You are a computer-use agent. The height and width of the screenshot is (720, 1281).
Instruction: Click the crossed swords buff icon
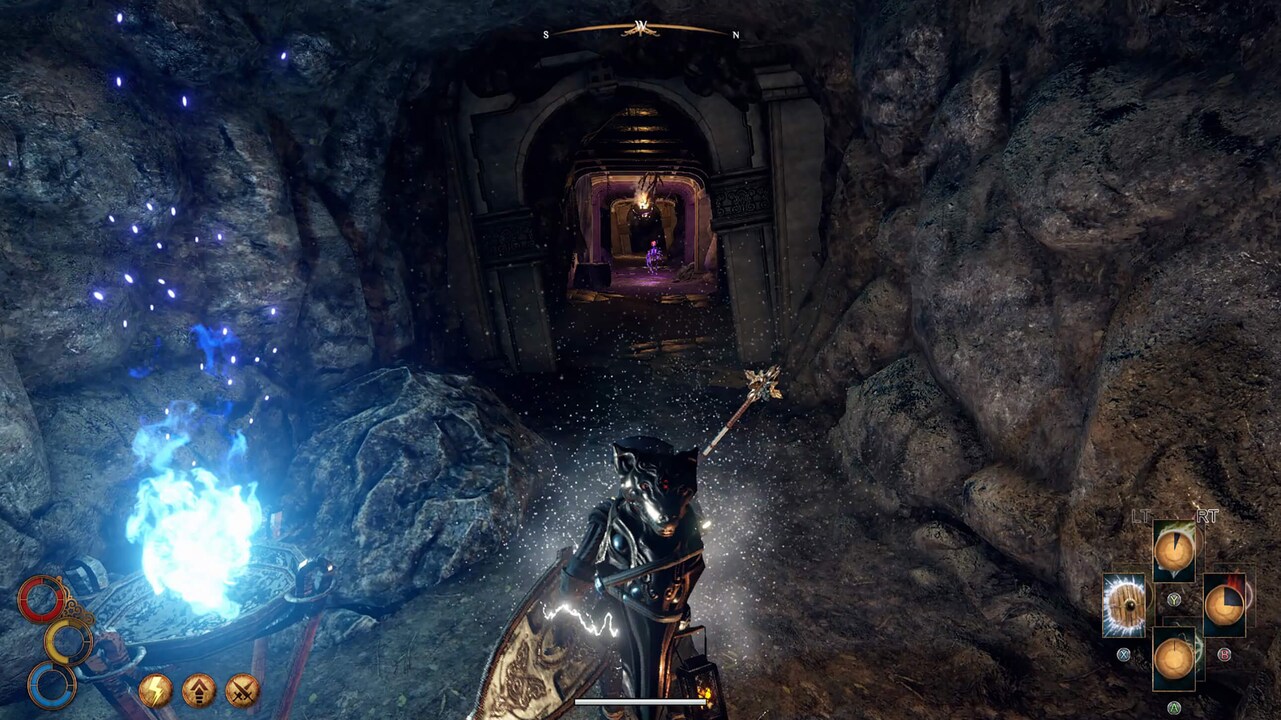242,690
